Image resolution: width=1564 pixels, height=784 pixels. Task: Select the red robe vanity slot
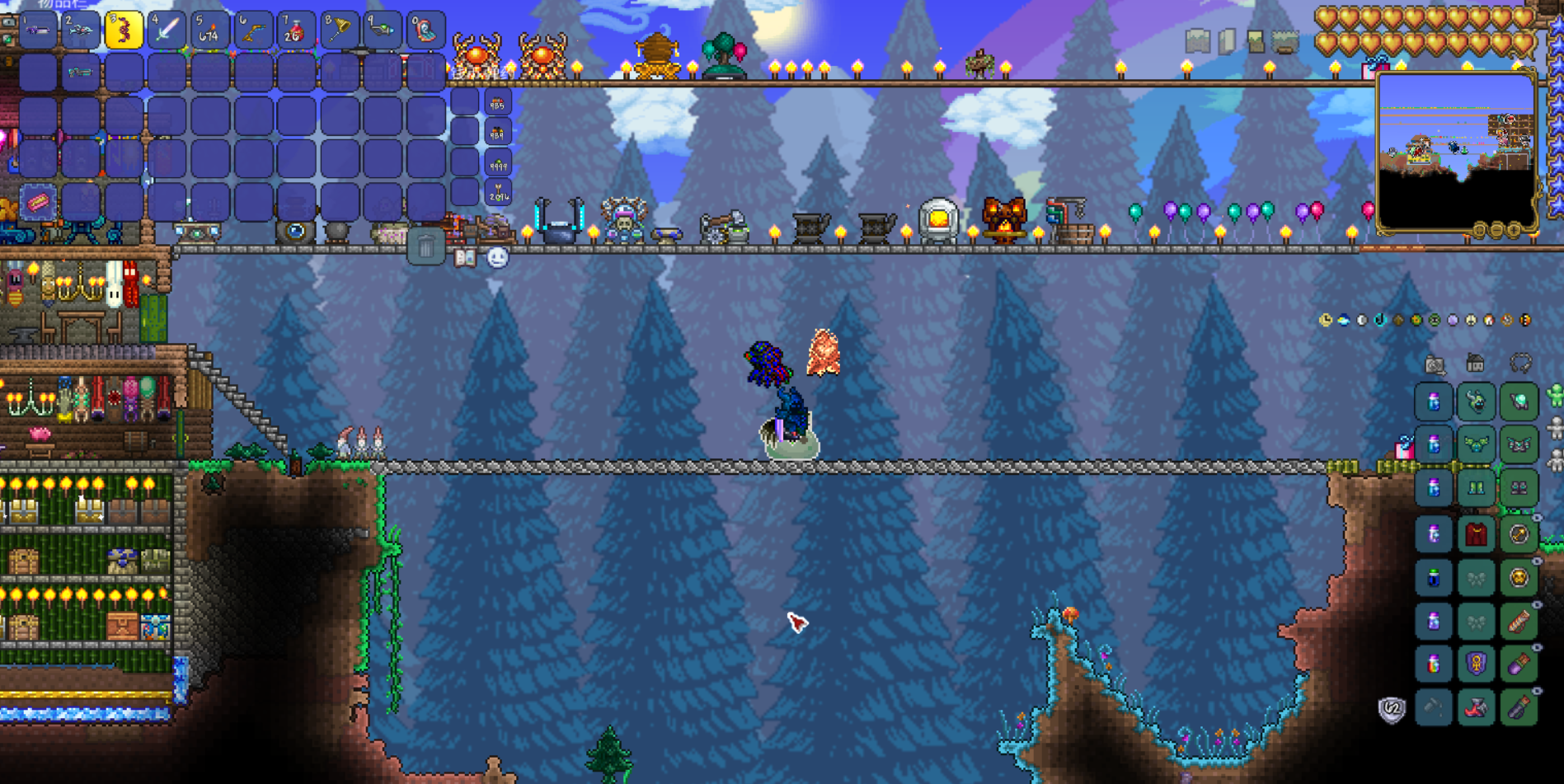pyautogui.click(x=1476, y=534)
